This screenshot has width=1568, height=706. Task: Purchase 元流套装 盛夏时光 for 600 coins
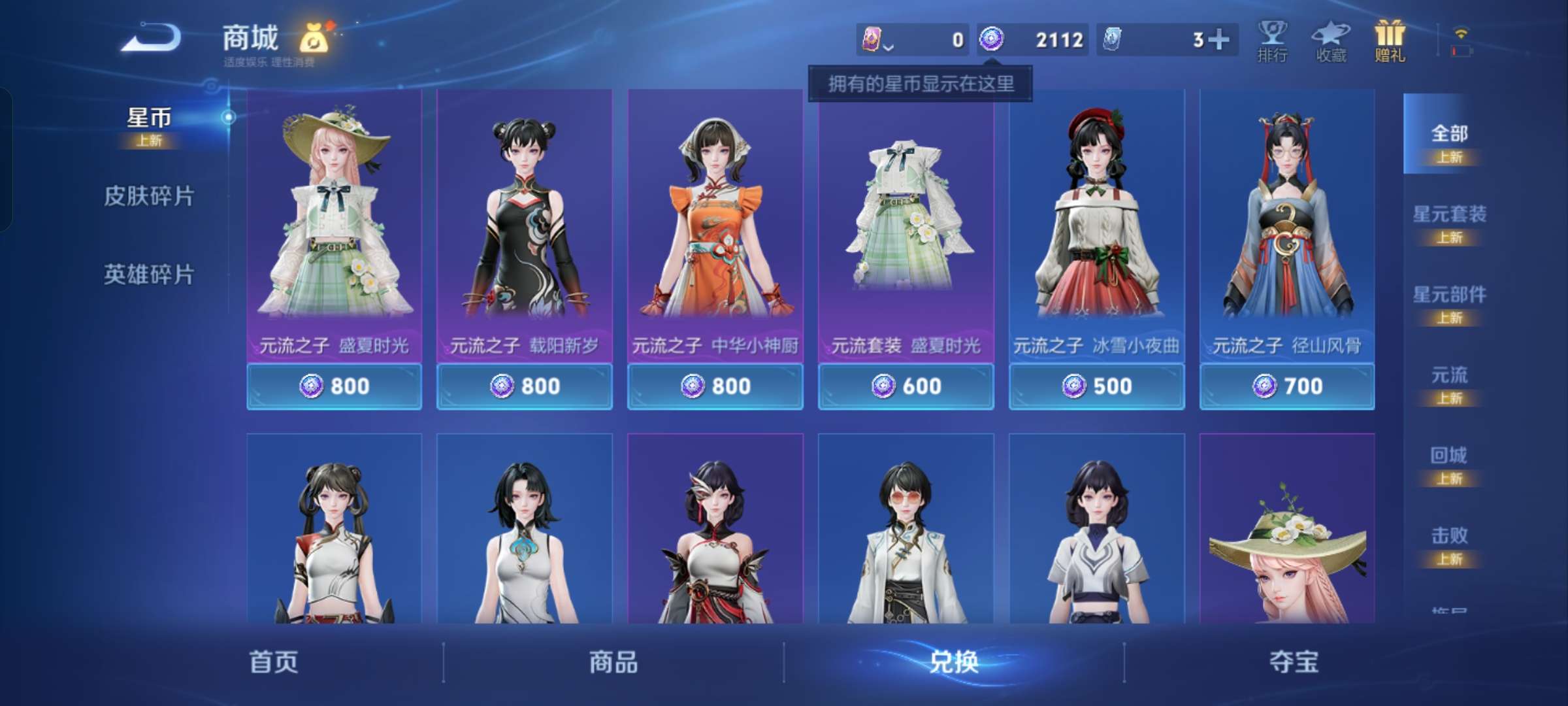coord(906,386)
